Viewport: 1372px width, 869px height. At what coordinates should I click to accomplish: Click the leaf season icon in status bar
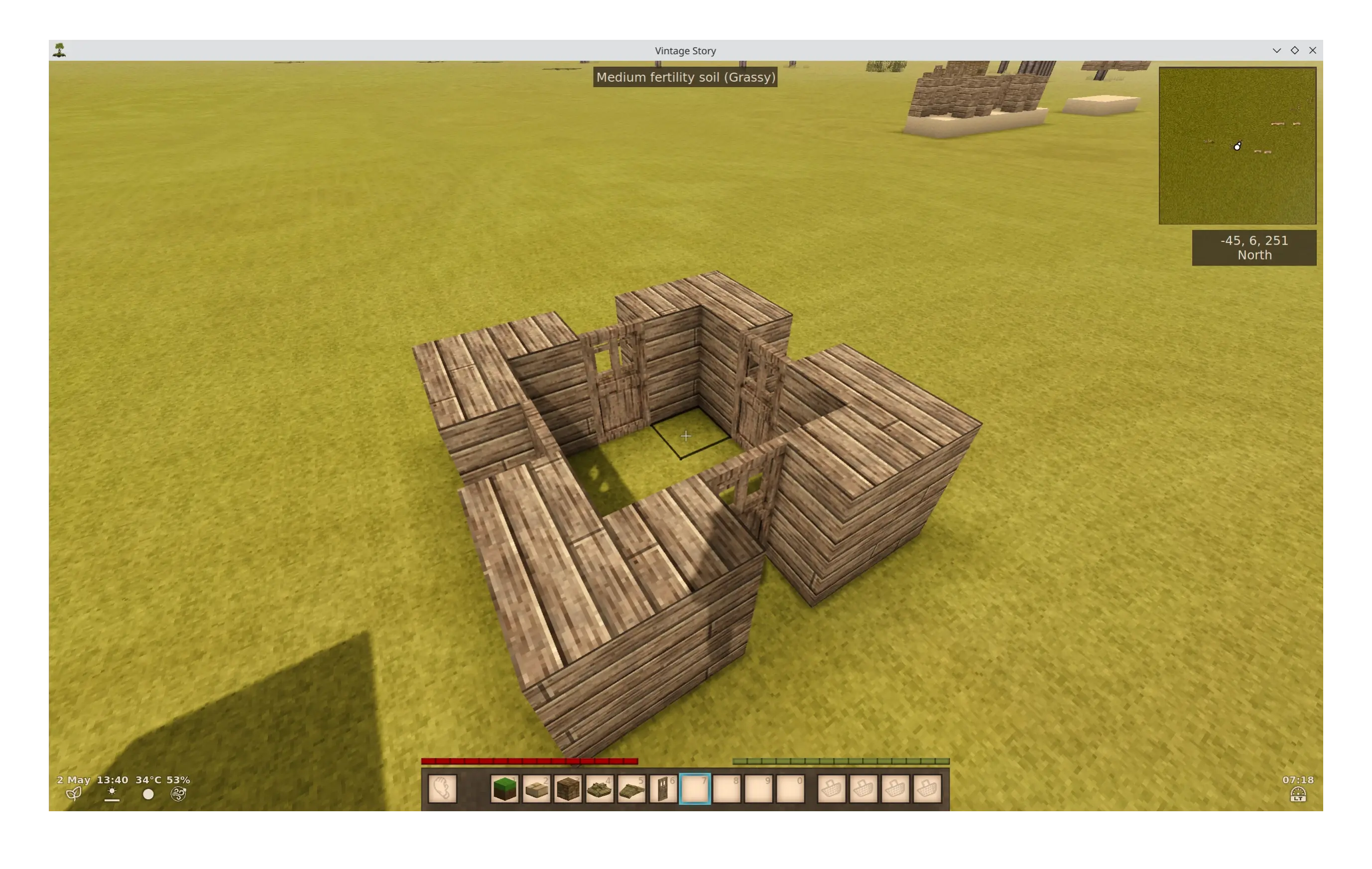(x=74, y=794)
